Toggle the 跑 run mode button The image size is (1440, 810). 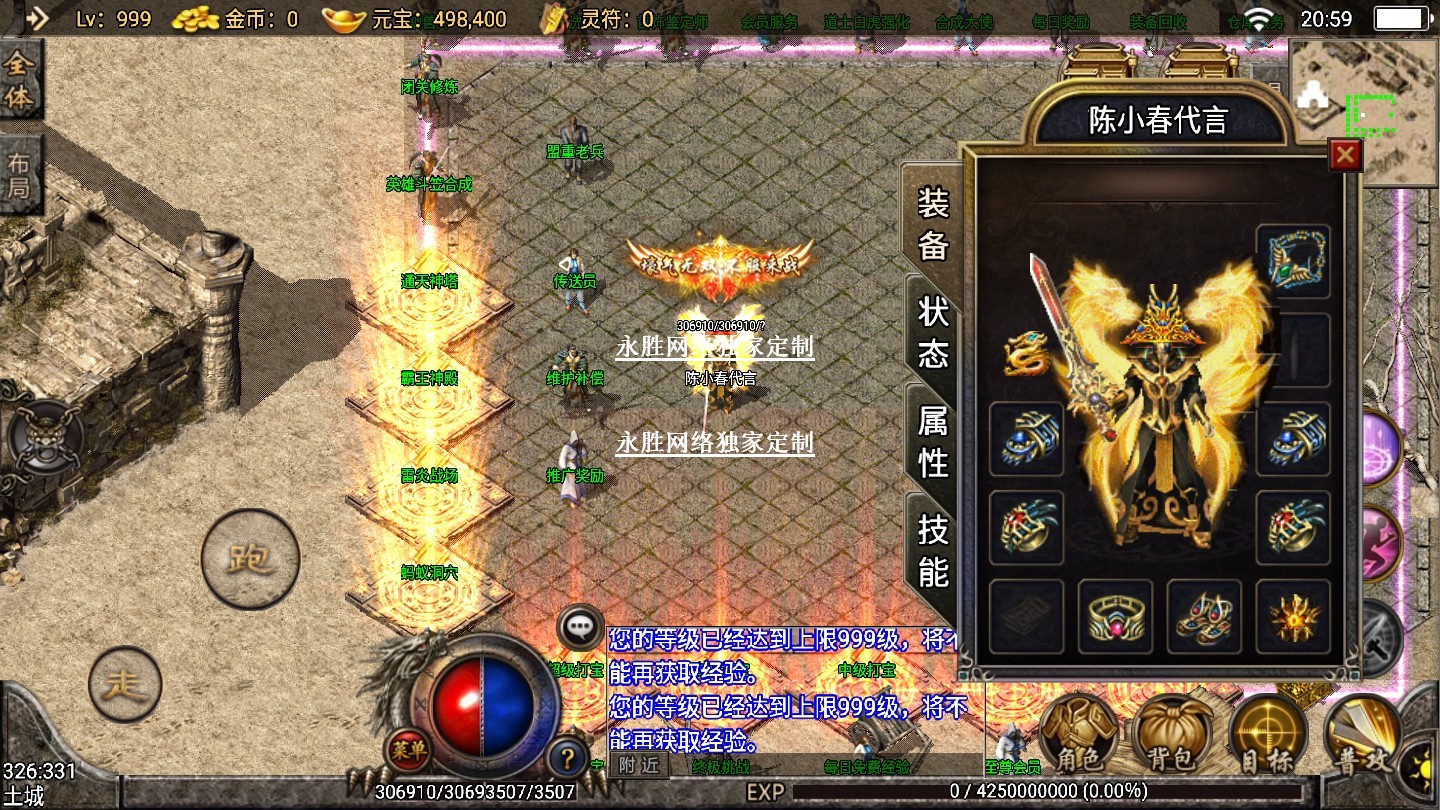pyautogui.click(x=250, y=558)
